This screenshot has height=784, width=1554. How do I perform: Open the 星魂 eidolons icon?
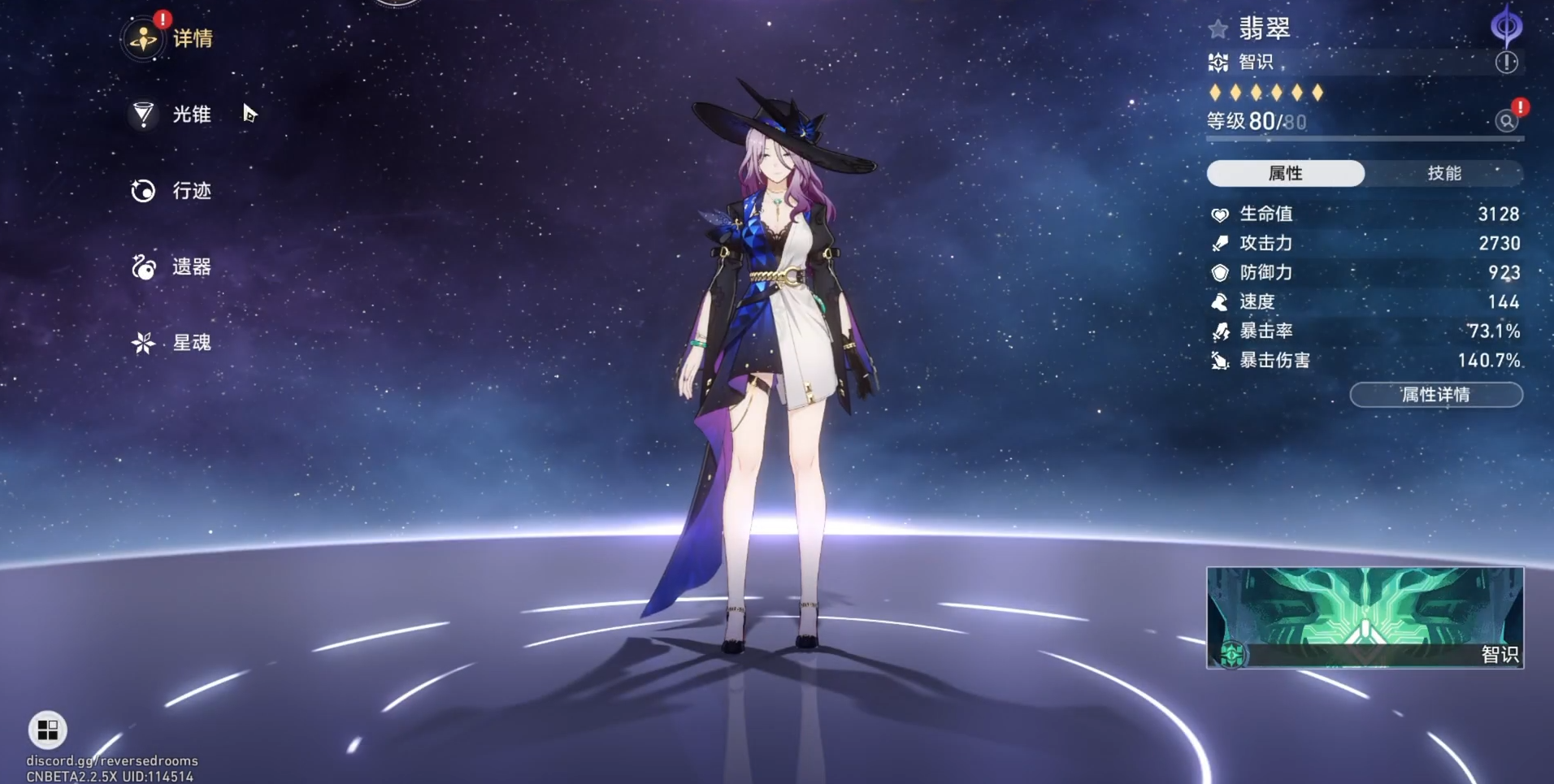tap(143, 343)
